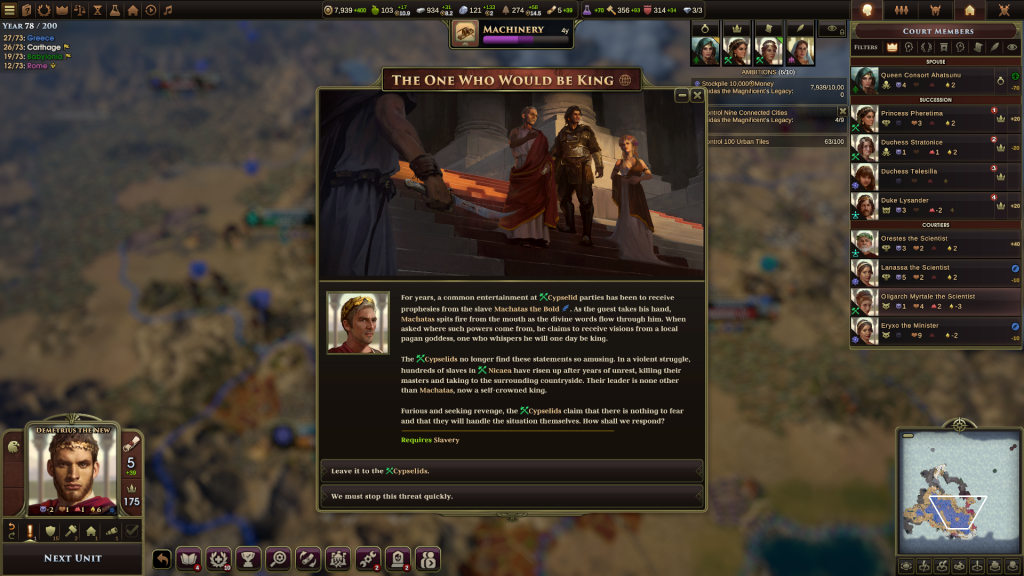Switch to the crossed swords tab

pos(1004,10)
